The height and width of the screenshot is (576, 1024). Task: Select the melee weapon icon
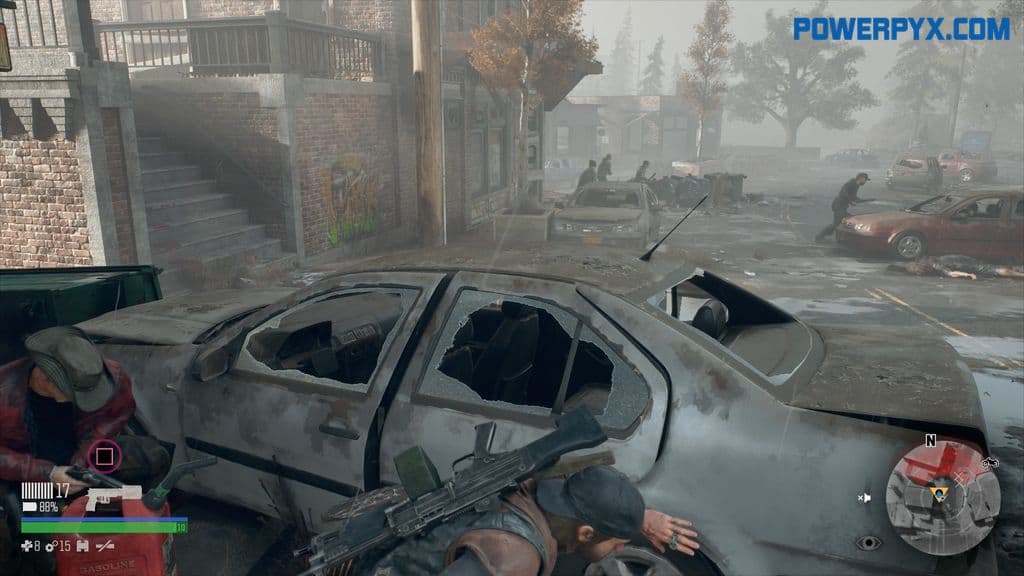tap(102, 545)
